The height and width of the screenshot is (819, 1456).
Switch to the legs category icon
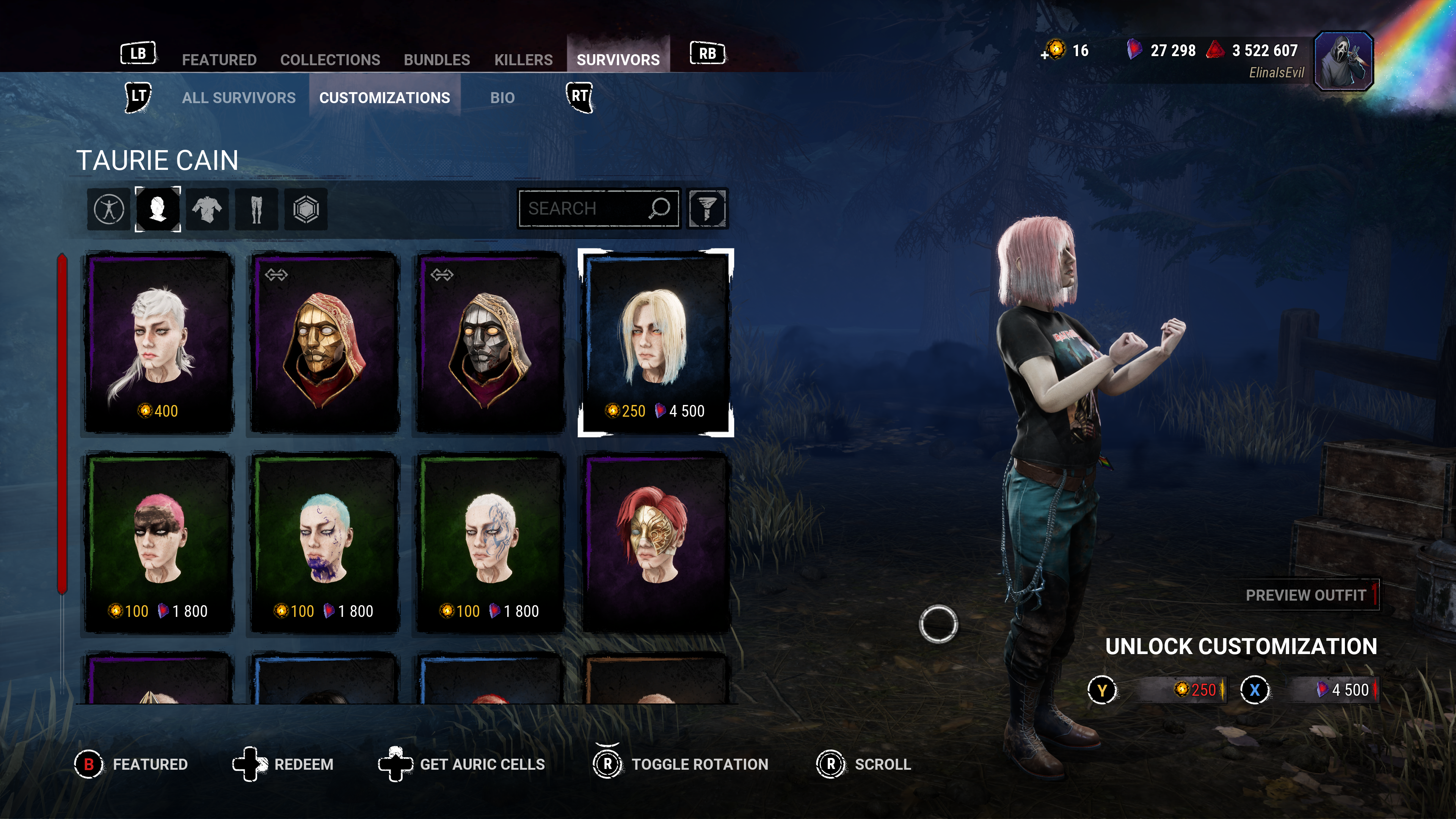(256, 209)
